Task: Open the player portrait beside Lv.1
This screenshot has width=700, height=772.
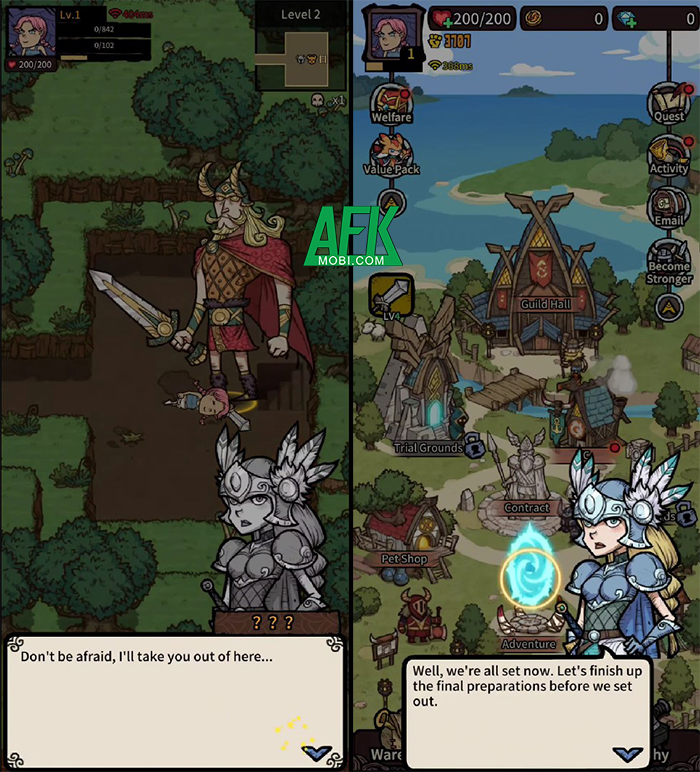Action: (28, 31)
